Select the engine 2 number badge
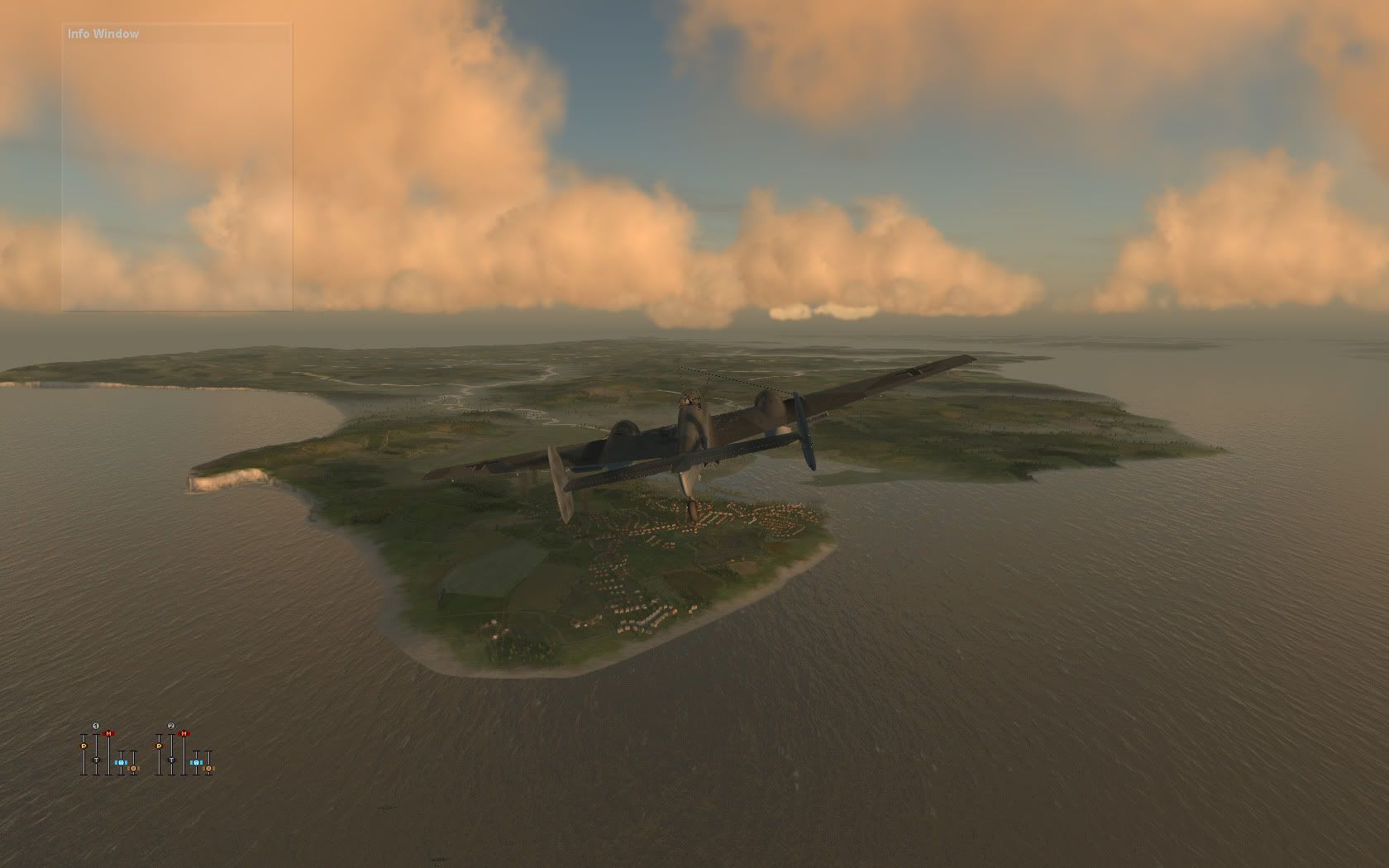The height and width of the screenshot is (868, 1389). 171,727
